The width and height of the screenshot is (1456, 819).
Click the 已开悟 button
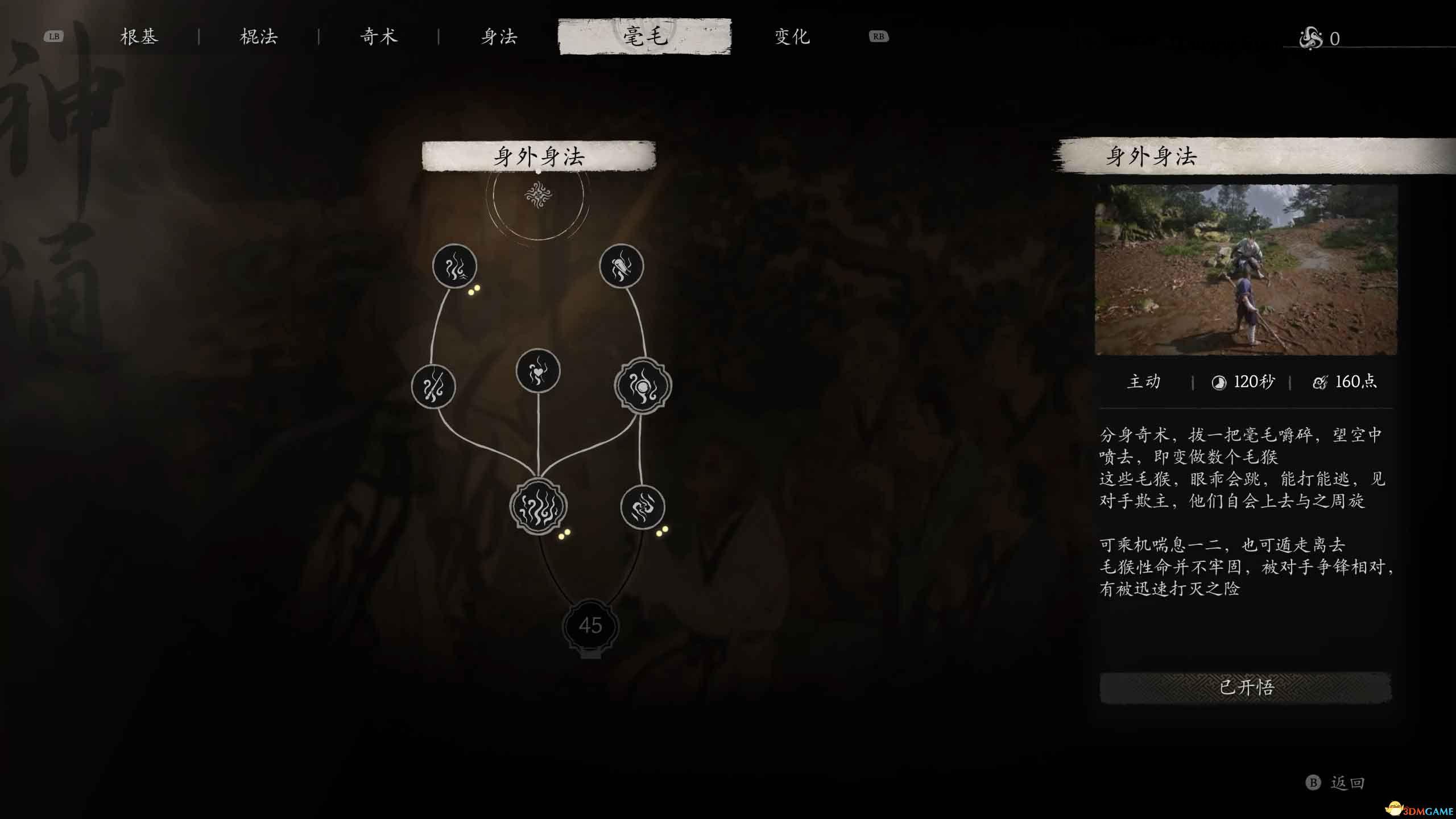pyautogui.click(x=1246, y=687)
